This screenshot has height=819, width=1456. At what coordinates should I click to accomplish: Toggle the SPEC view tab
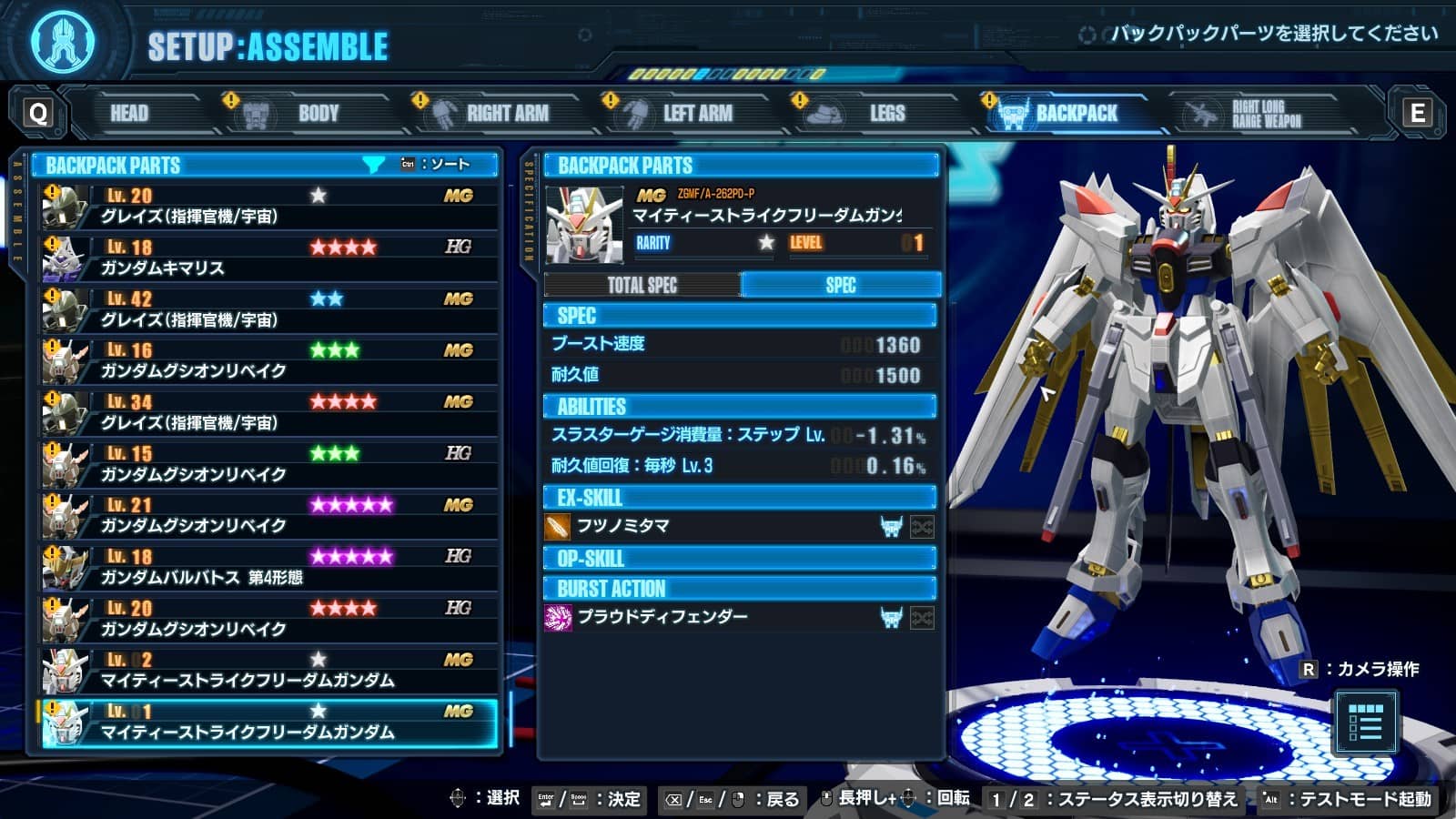(x=842, y=285)
